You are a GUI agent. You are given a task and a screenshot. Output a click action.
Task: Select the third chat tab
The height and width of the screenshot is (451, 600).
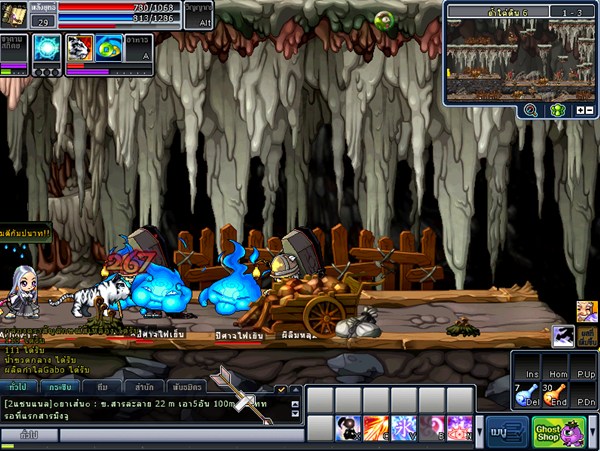pyautogui.click(x=103, y=386)
